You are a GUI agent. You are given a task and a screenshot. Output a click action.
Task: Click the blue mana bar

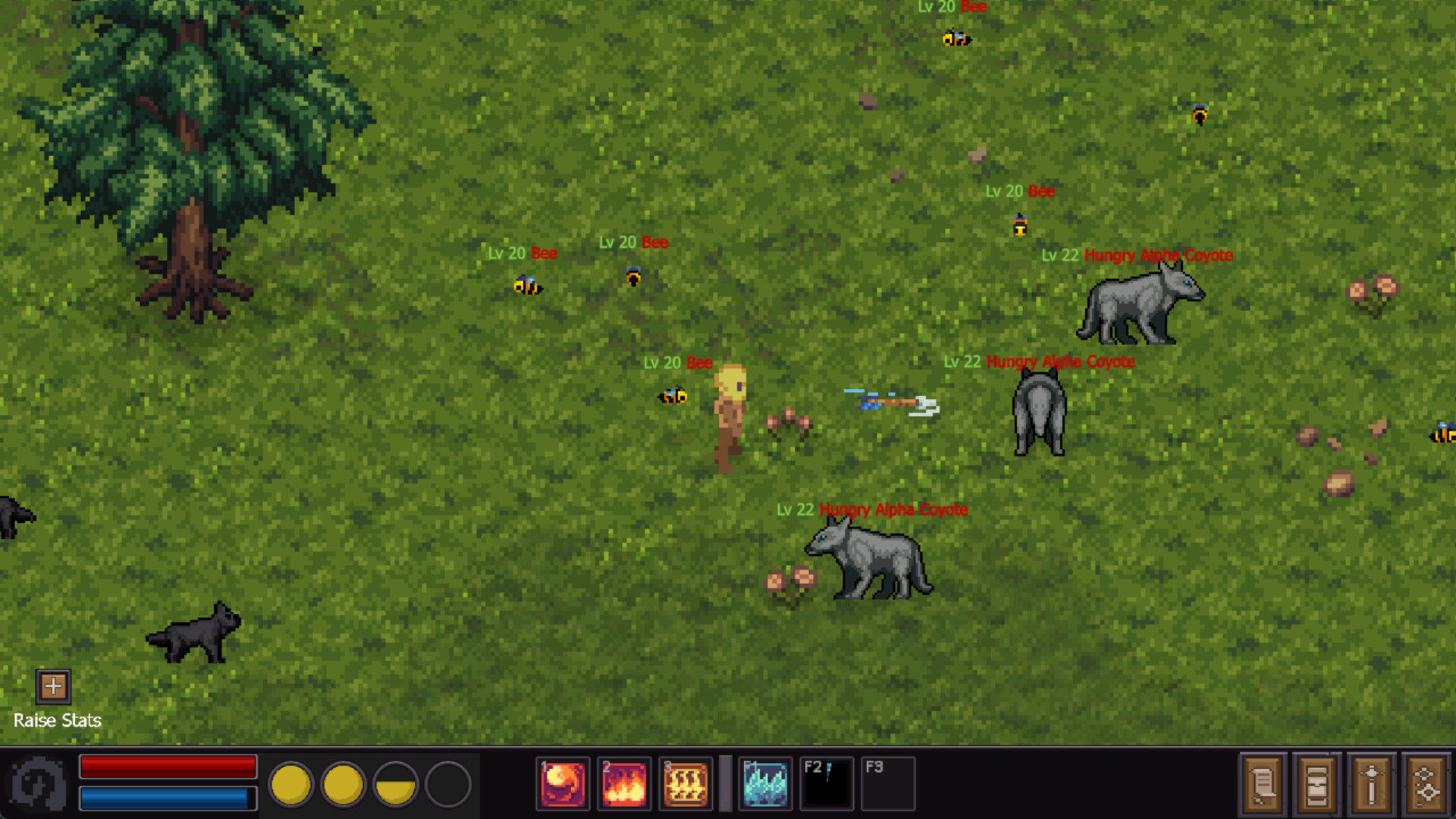tap(167, 798)
